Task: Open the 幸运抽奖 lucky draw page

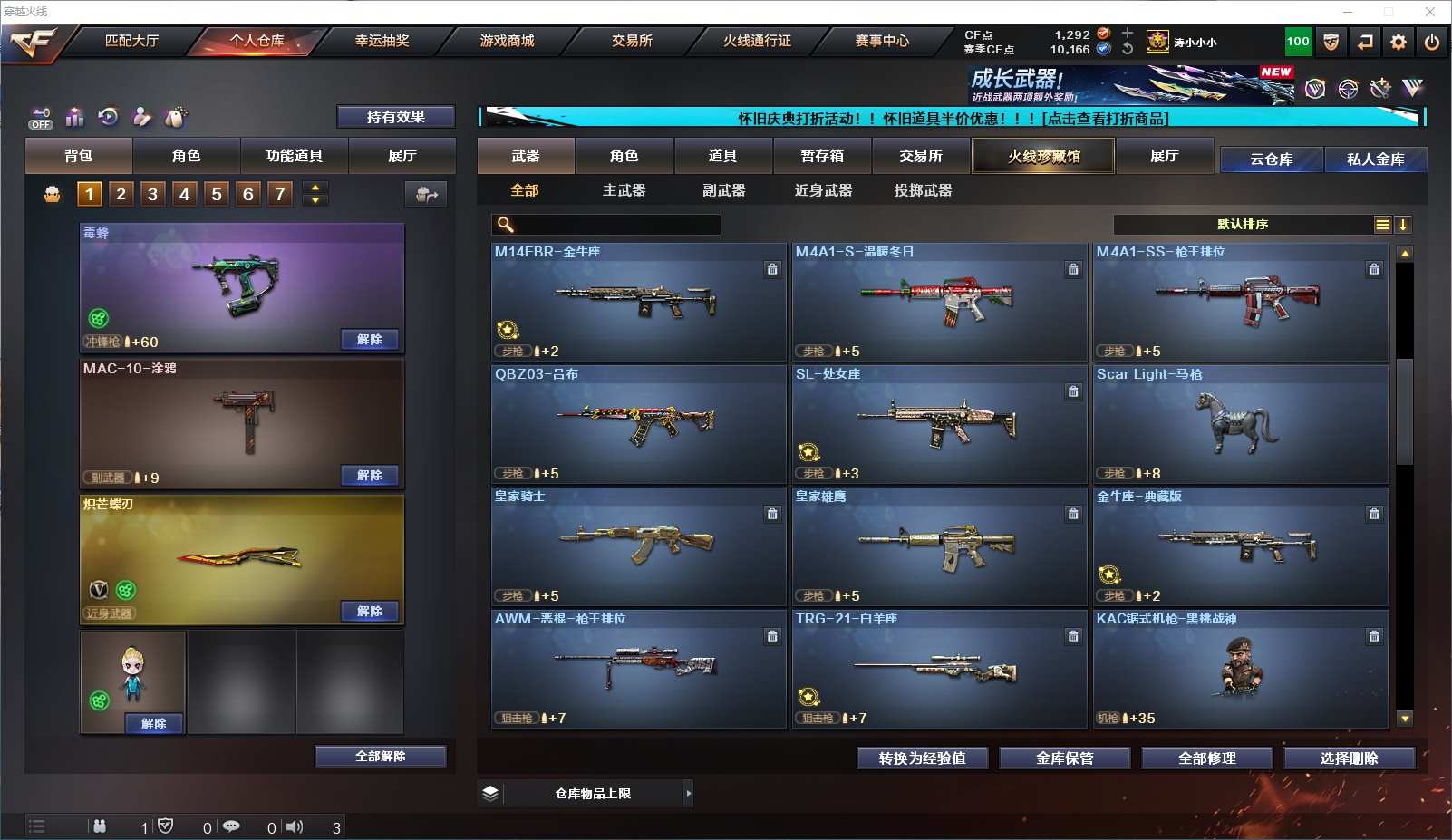Action: click(382, 41)
